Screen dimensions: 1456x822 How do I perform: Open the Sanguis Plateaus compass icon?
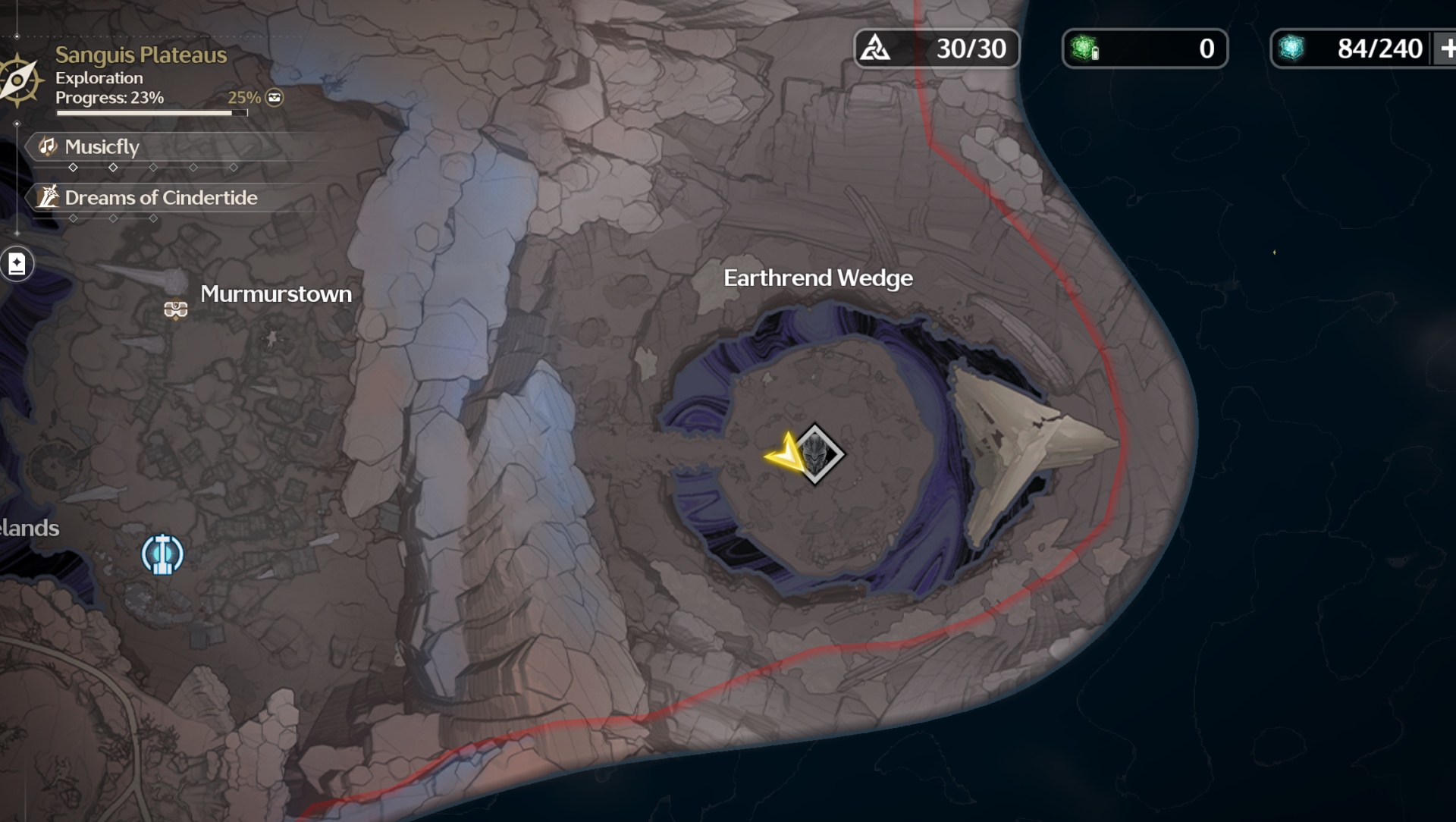click(x=18, y=79)
